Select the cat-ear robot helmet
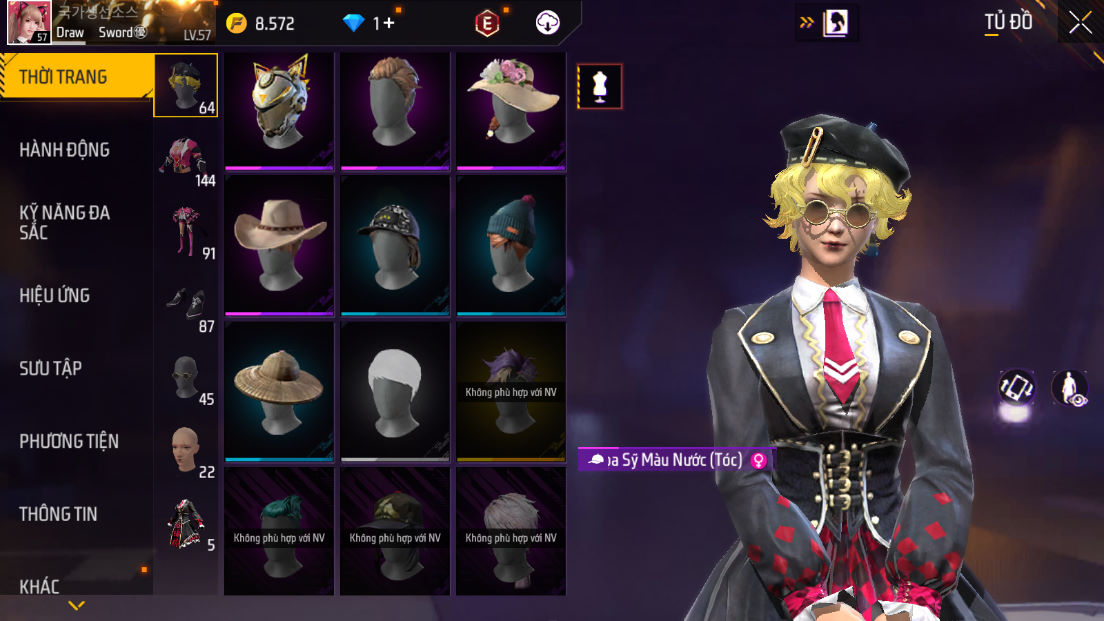The height and width of the screenshot is (621, 1104). pos(280,108)
